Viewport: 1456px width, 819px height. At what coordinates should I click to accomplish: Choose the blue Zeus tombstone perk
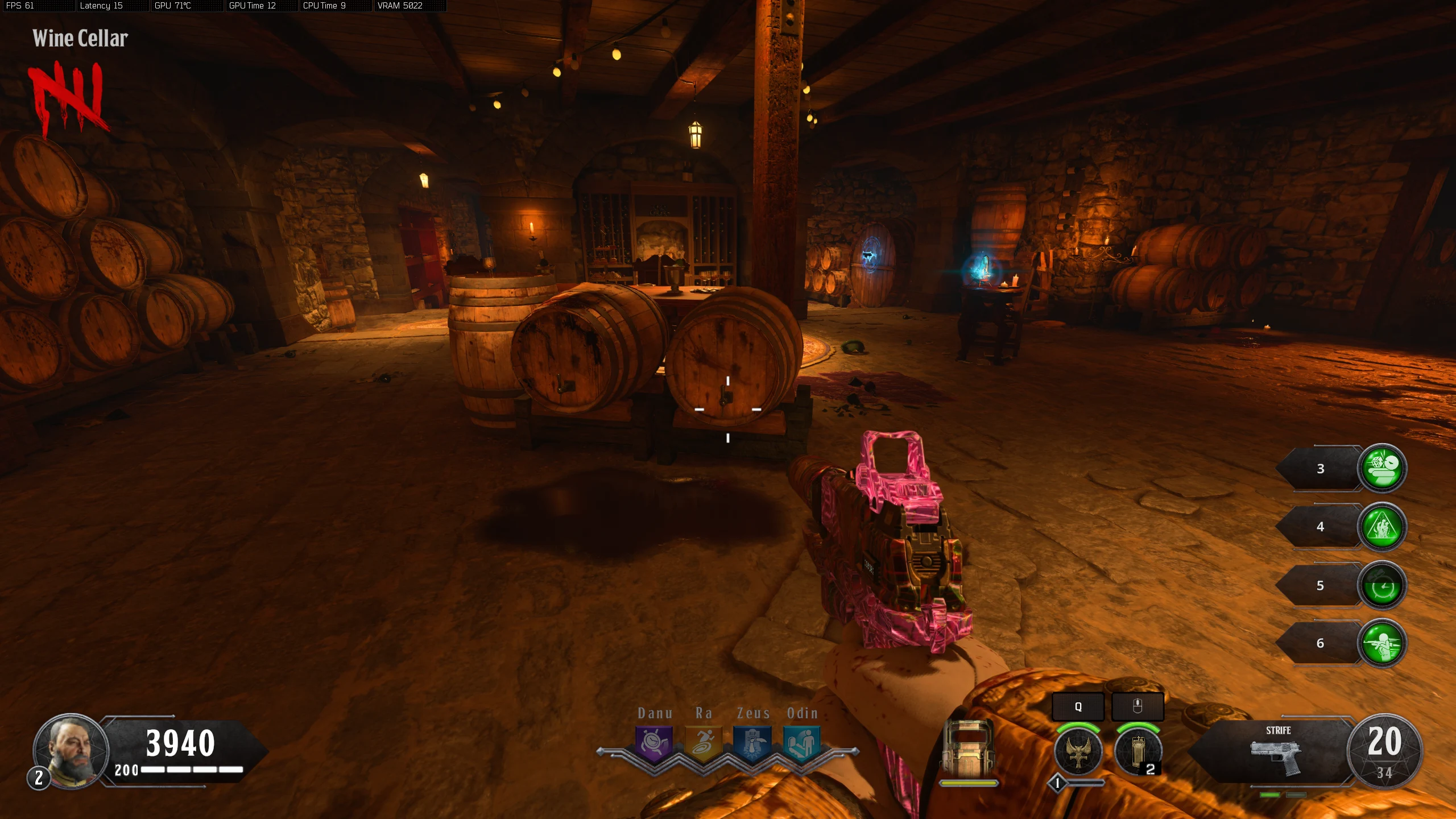pos(752,743)
